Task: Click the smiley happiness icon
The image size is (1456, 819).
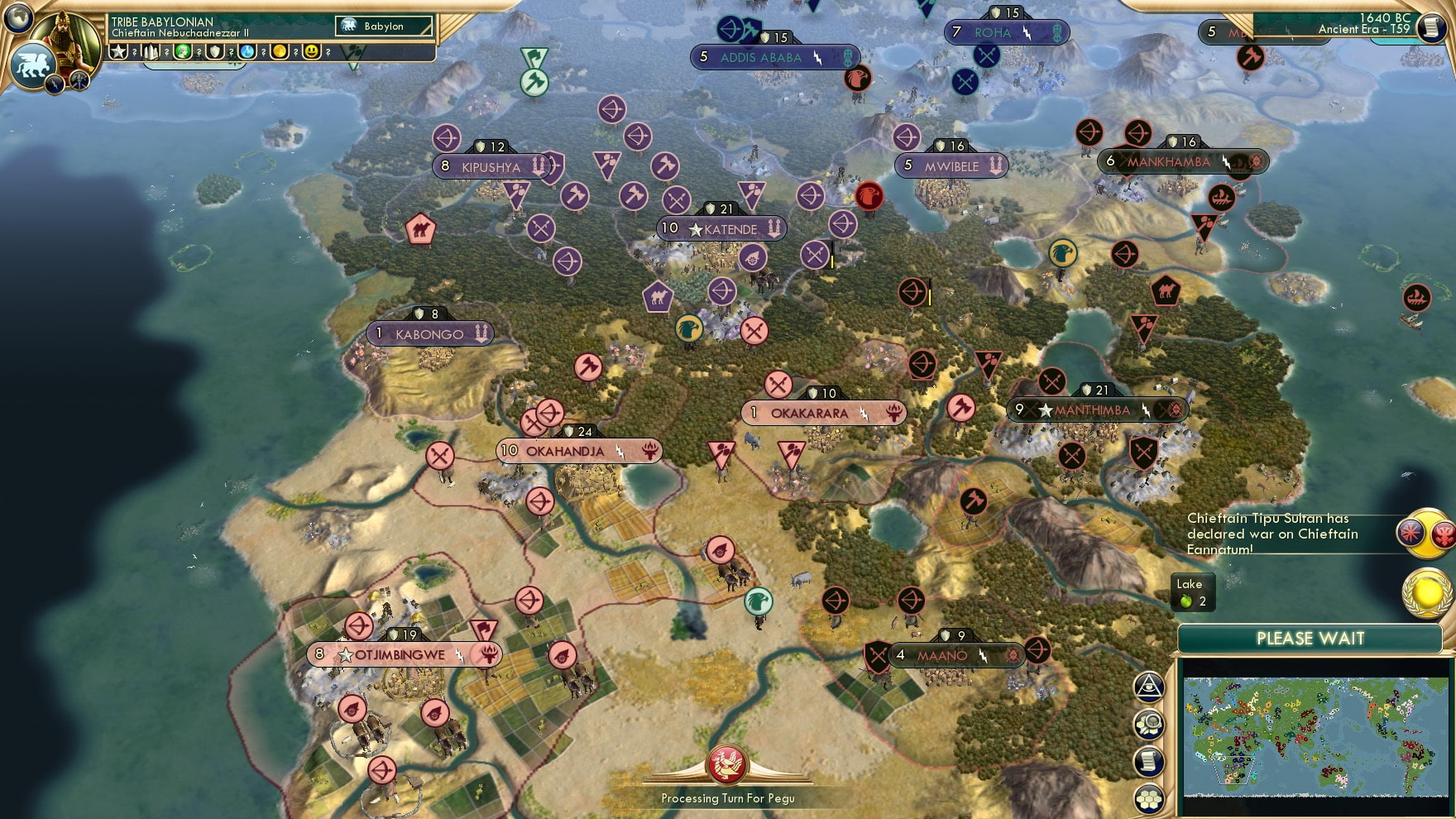Action: pyautogui.click(x=311, y=51)
